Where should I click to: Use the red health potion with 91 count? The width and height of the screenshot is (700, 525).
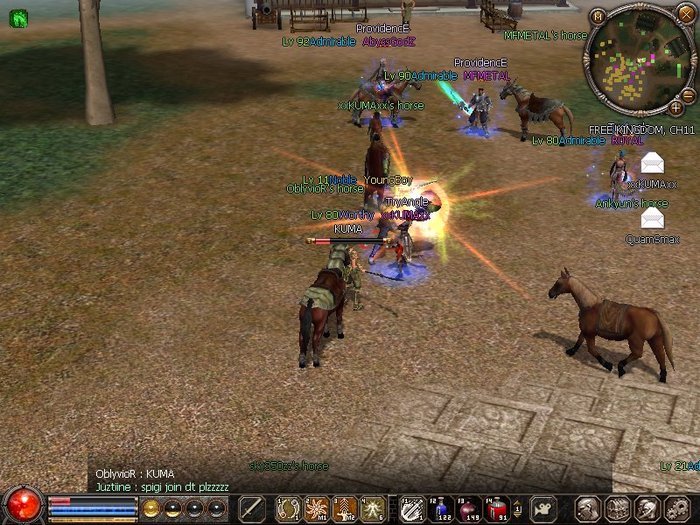click(x=494, y=507)
